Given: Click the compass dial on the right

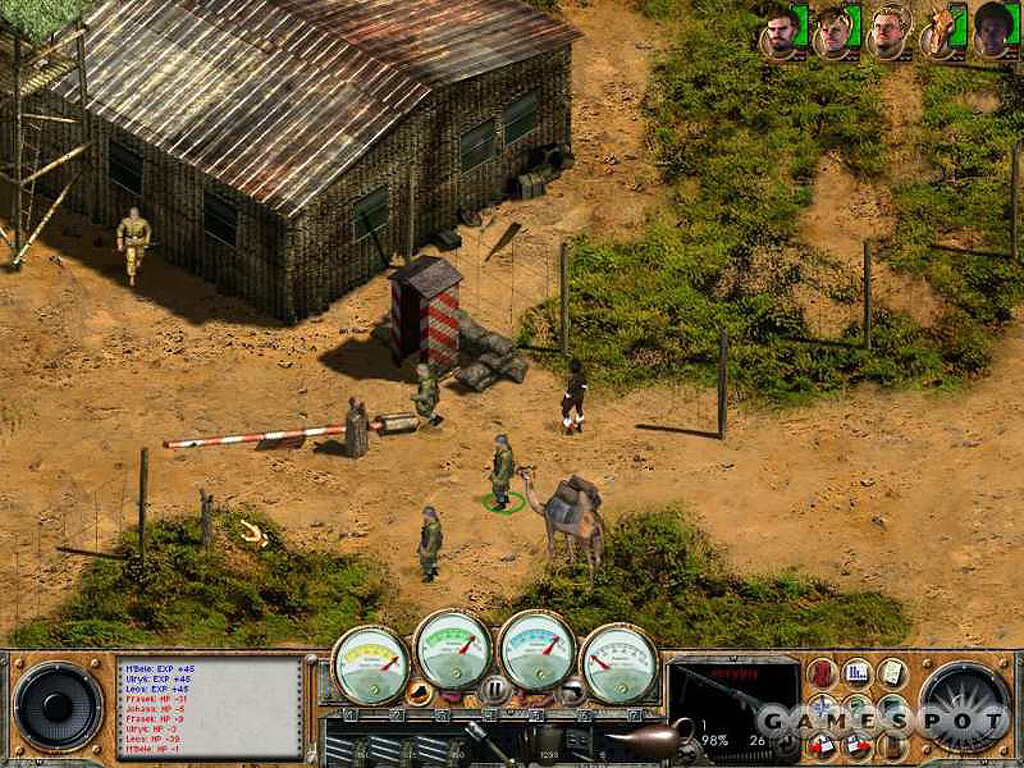Looking at the screenshot, I should pyautogui.click(x=965, y=706).
